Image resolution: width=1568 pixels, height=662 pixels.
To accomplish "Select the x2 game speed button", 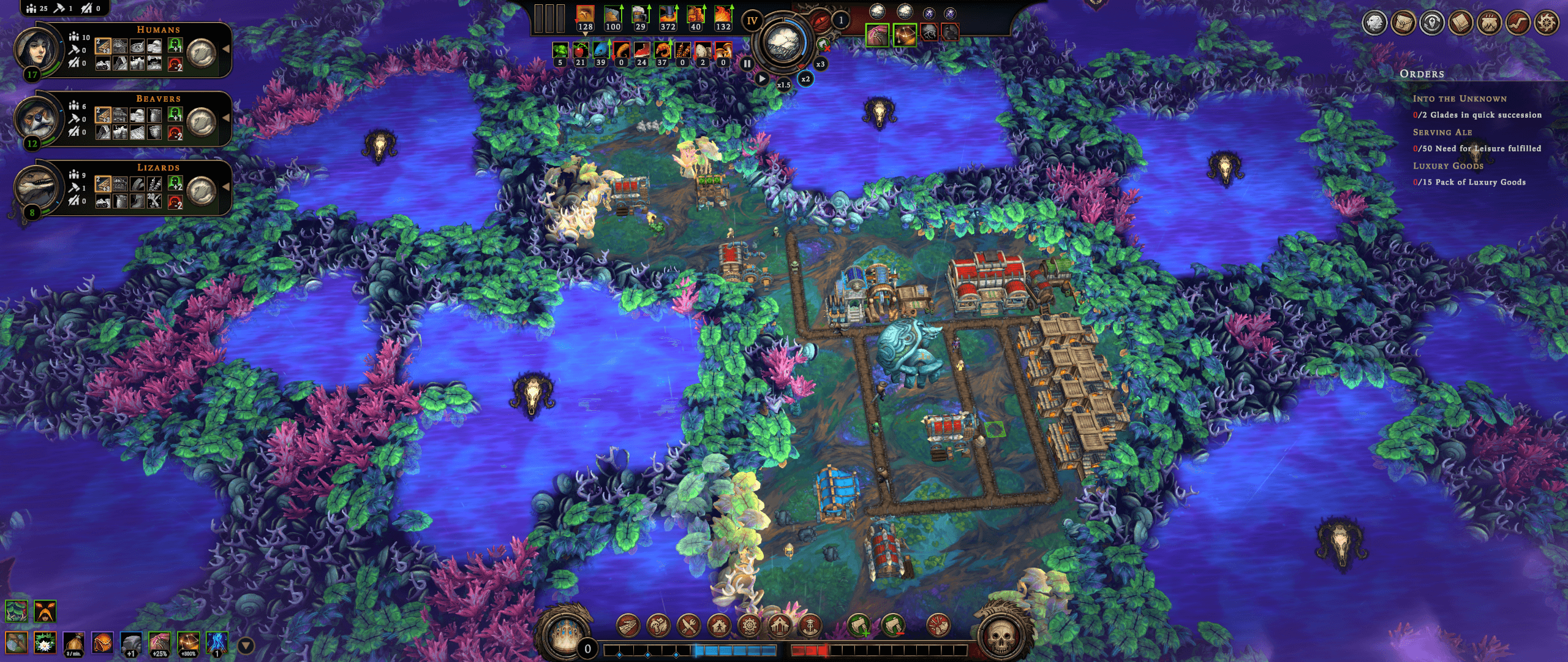I will (805, 79).
